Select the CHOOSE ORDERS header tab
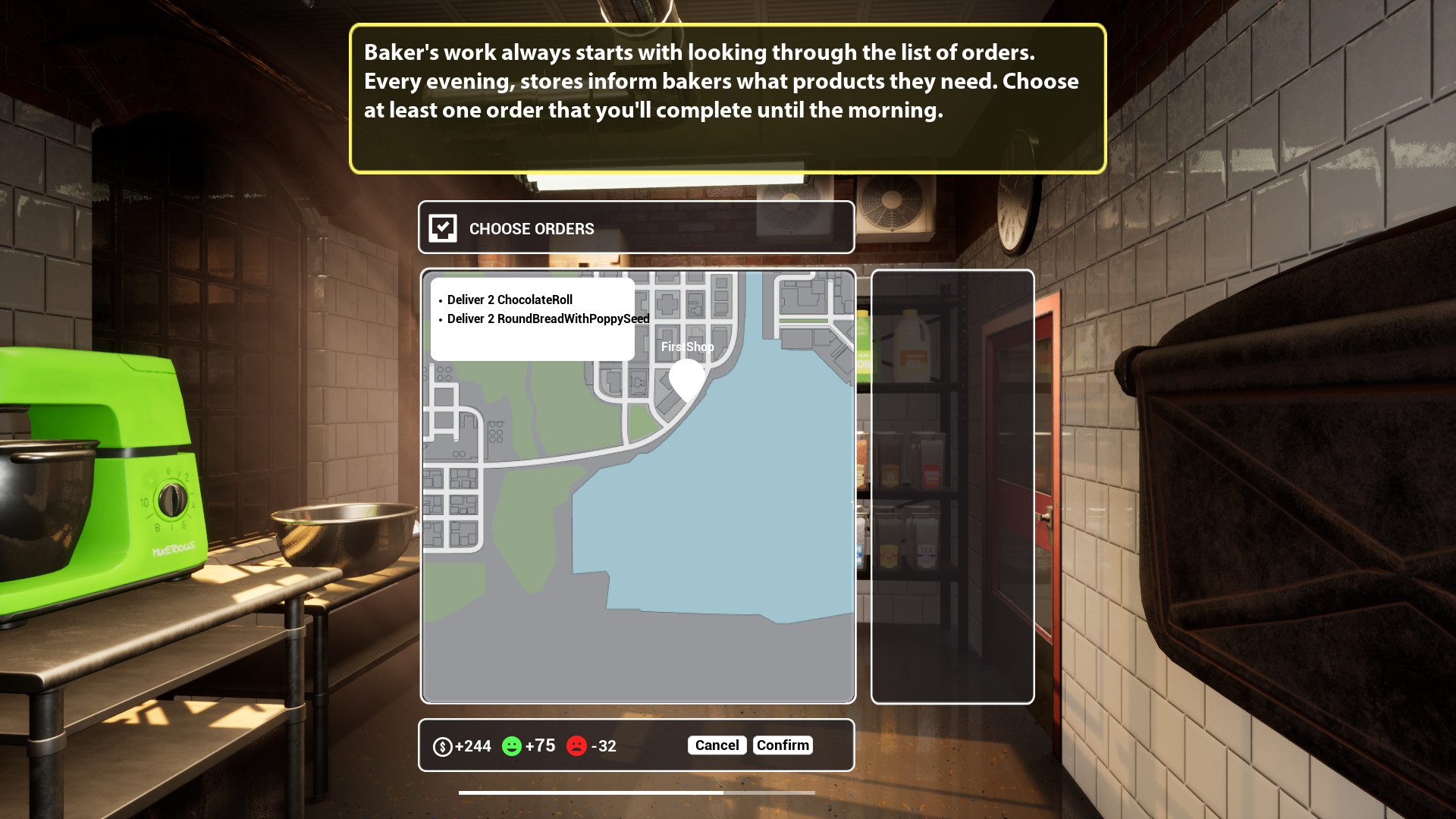1456x819 pixels. point(530,228)
